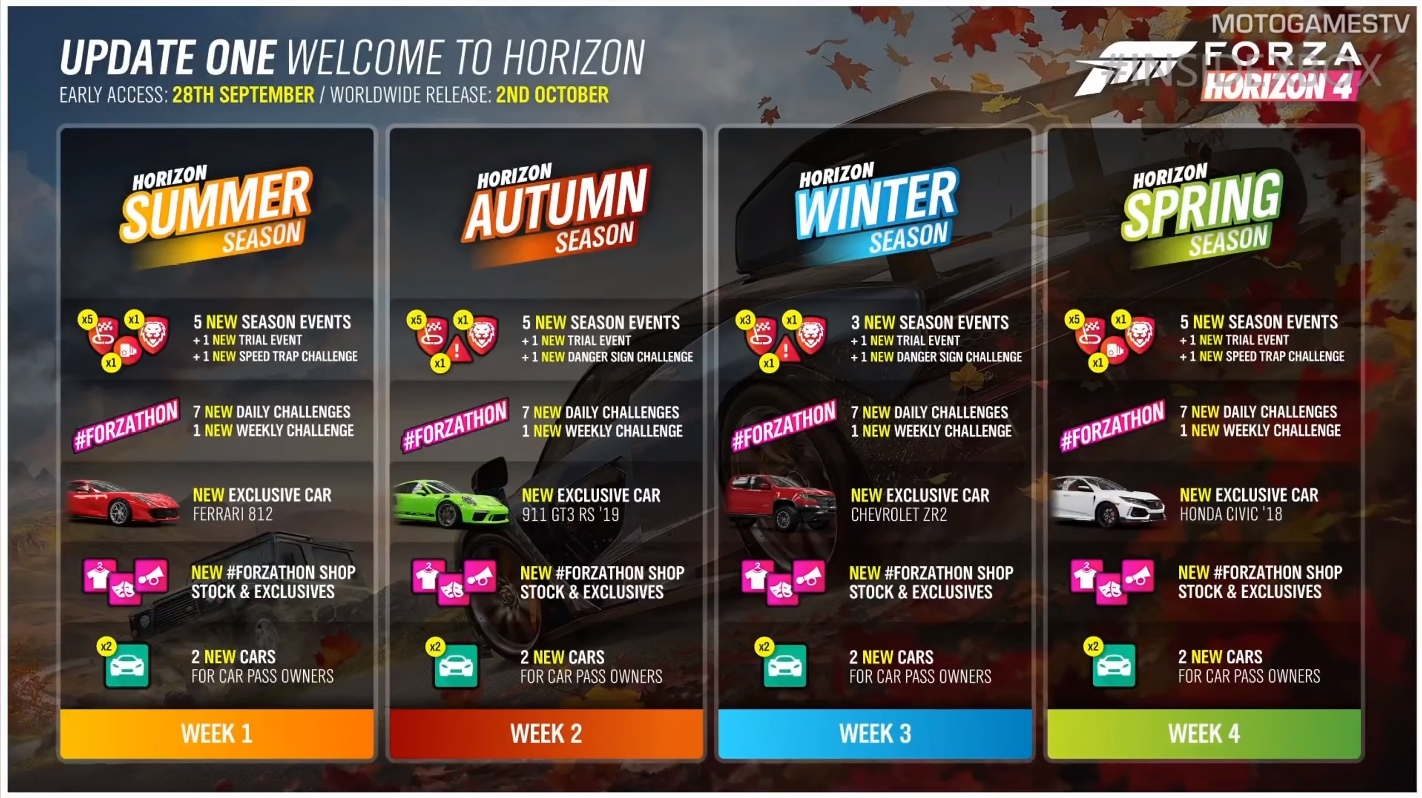This screenshot has height=798, width=1422.
Task: Choose the Week 3 blue bar
Action: (x=875, y=733)
